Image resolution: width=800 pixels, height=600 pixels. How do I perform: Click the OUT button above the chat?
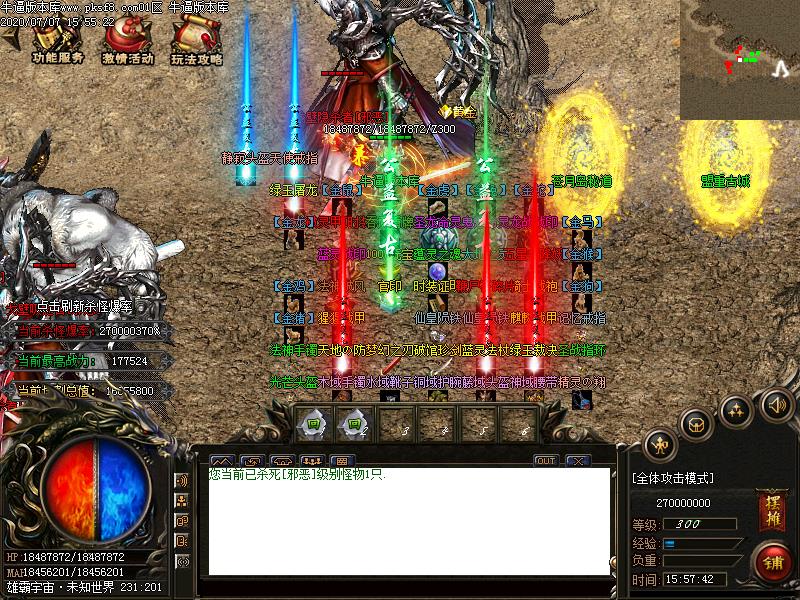(545, 460)
